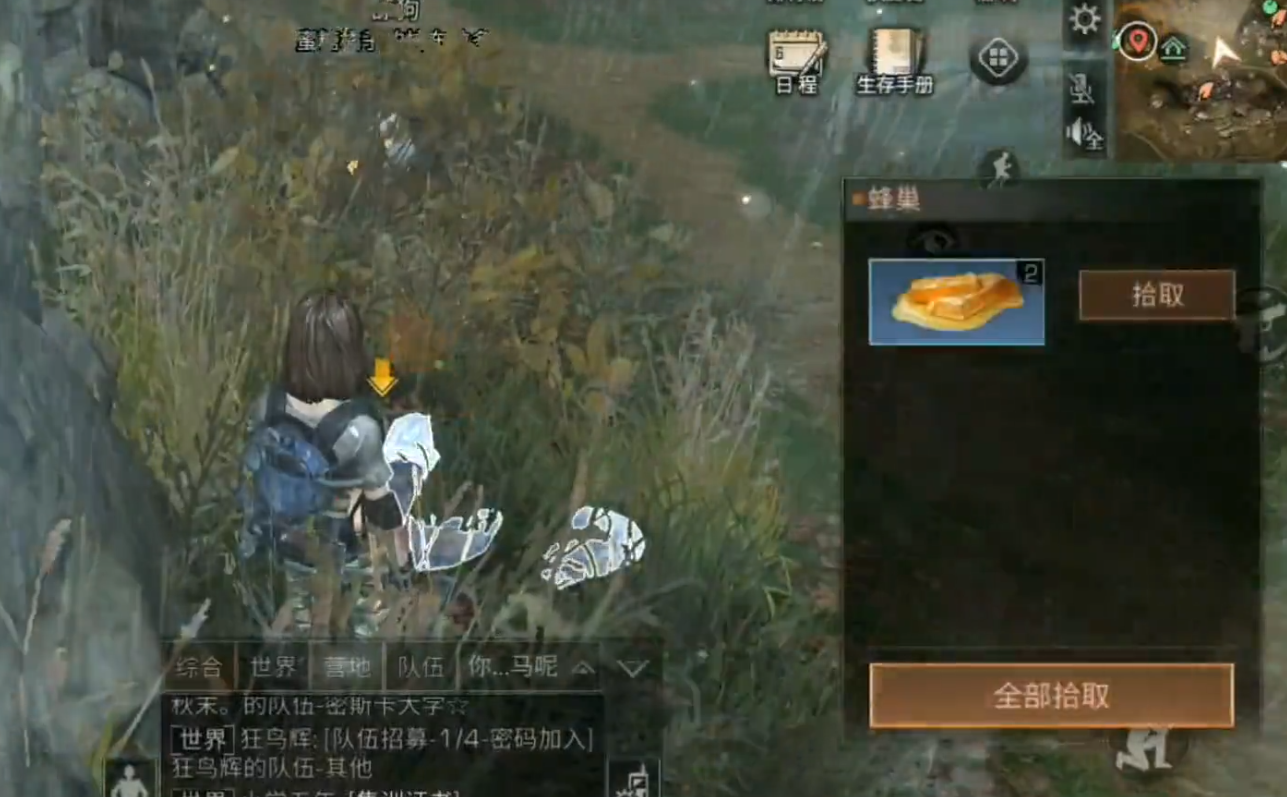Click the red location pin on minimap
The width and height of the screenshot is (1287, 797).
click(1137, 42)
